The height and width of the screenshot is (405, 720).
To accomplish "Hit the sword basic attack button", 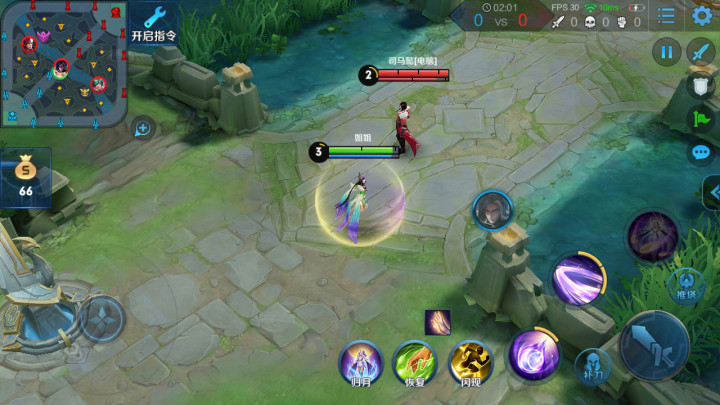I will coord(653,346).
